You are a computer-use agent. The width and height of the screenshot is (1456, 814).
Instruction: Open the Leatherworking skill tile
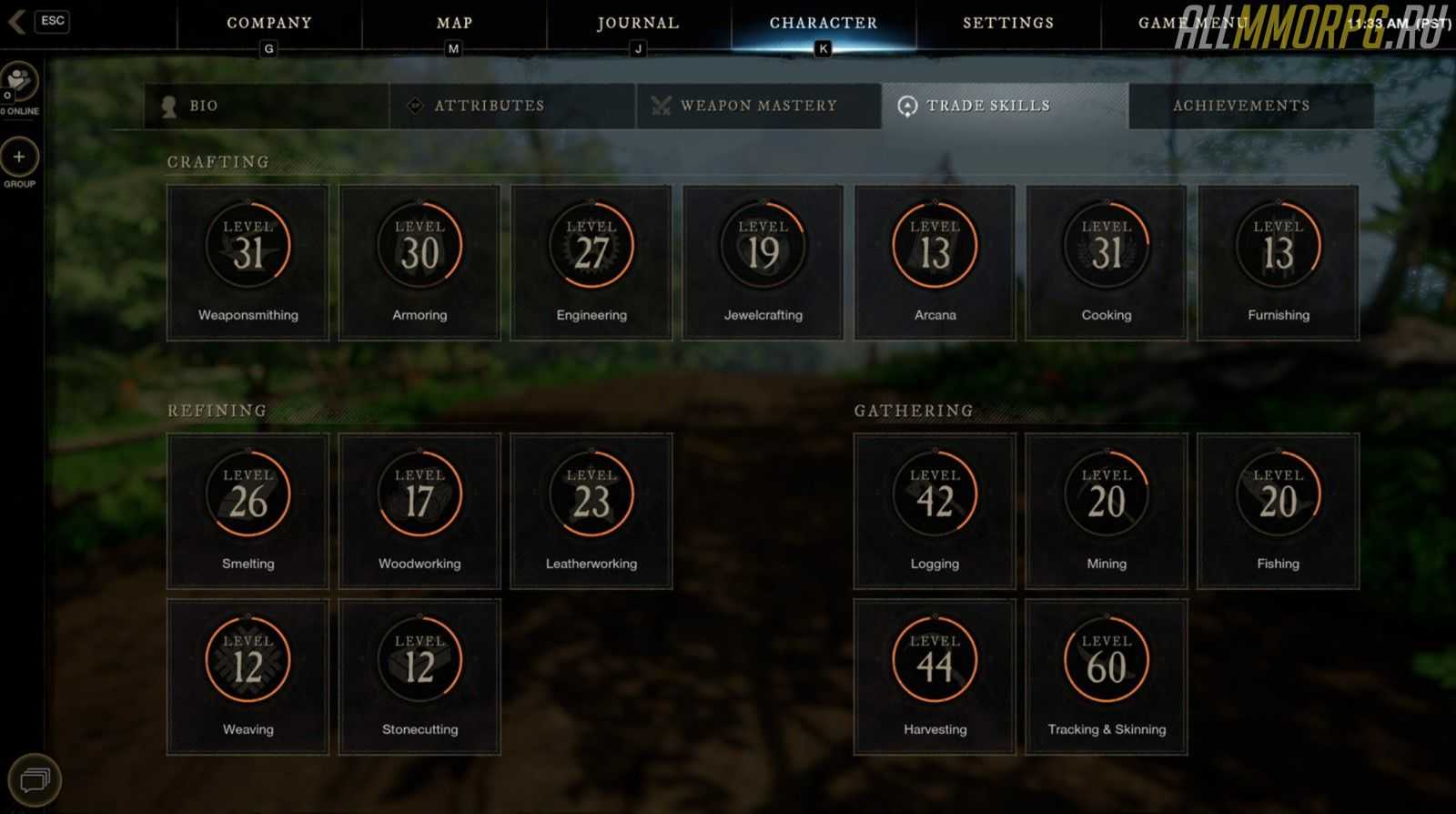(591, 511)
